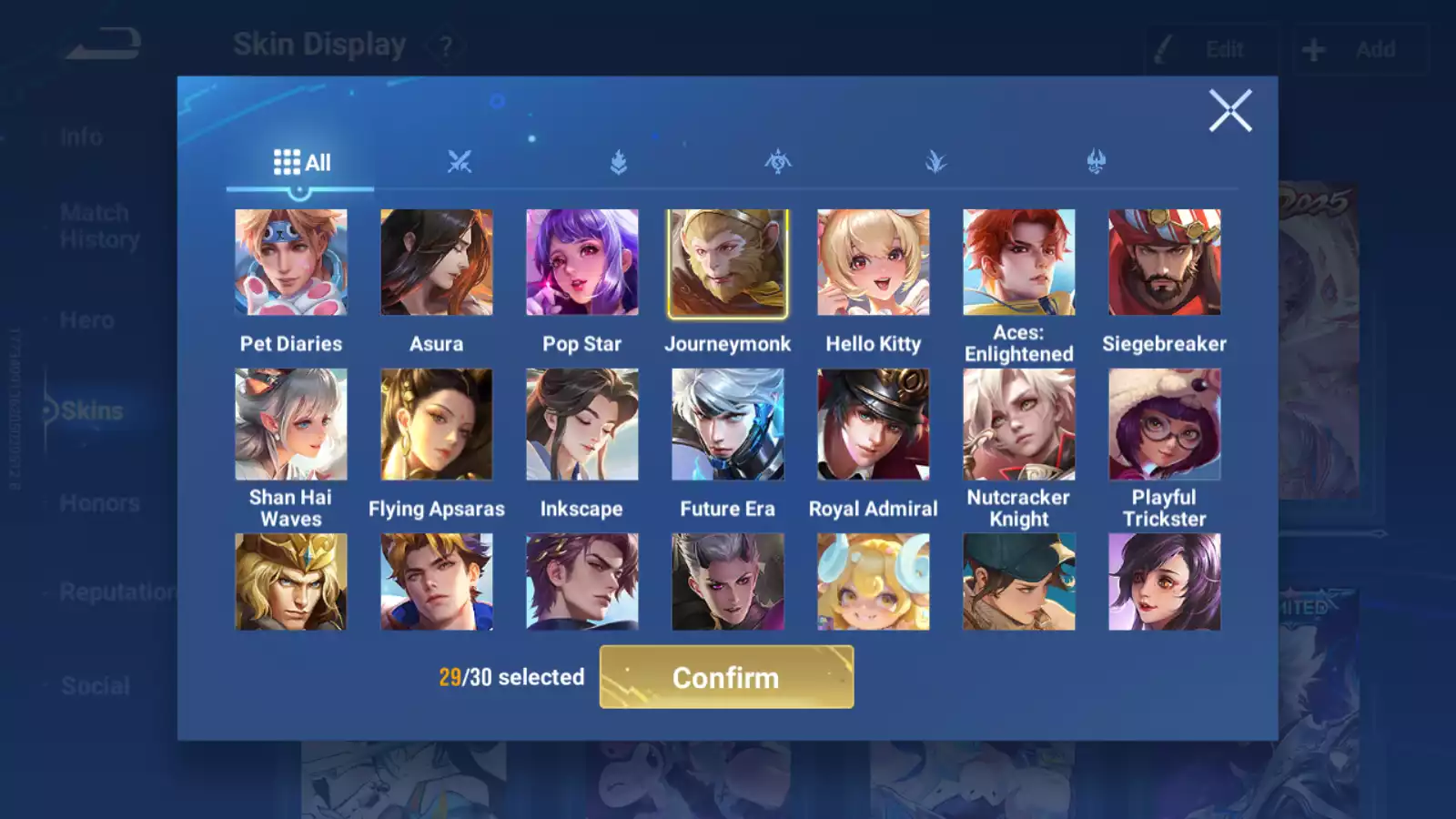Confirm the skin selection
The image size is (1456, 819).
[726, 677]
